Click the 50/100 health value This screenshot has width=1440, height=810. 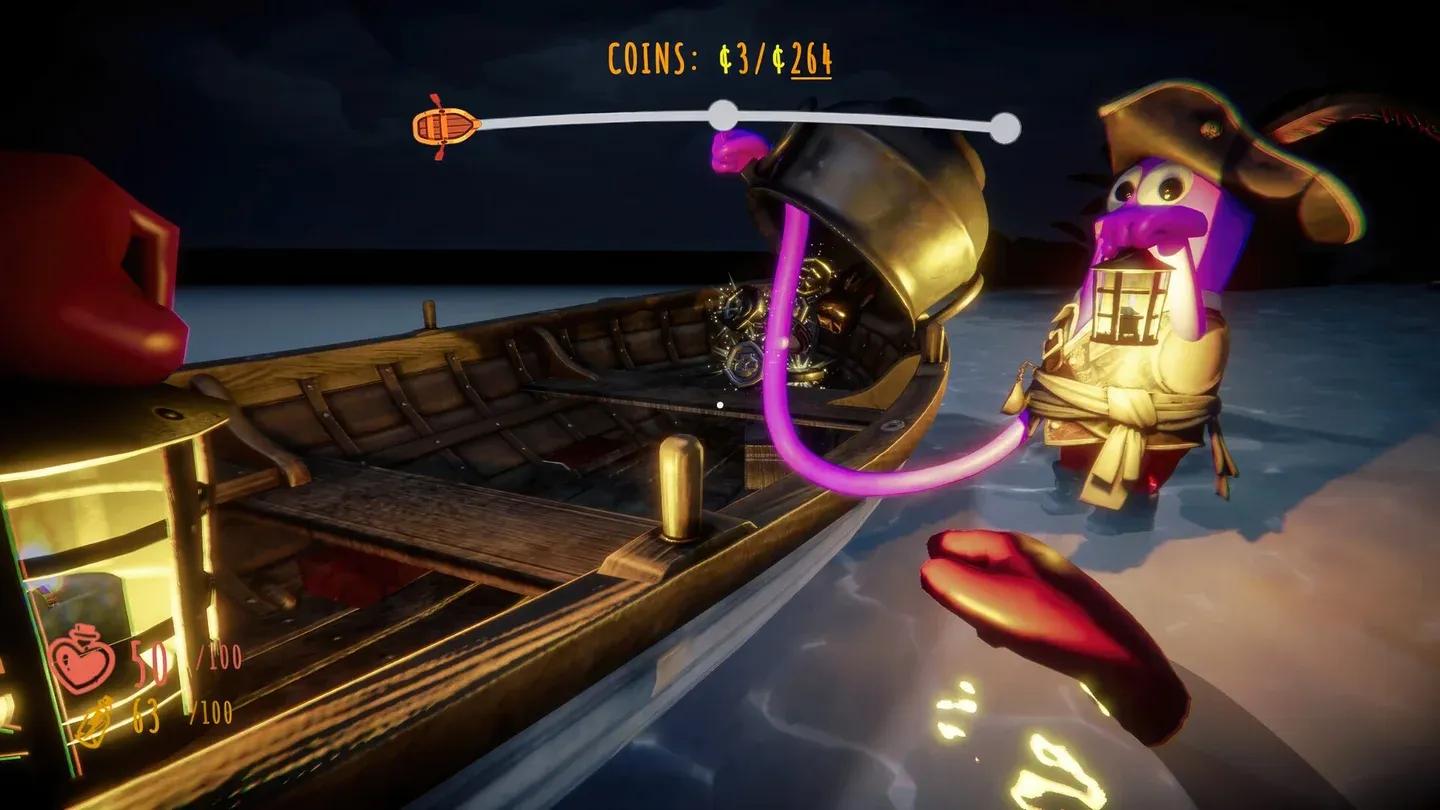150,661
